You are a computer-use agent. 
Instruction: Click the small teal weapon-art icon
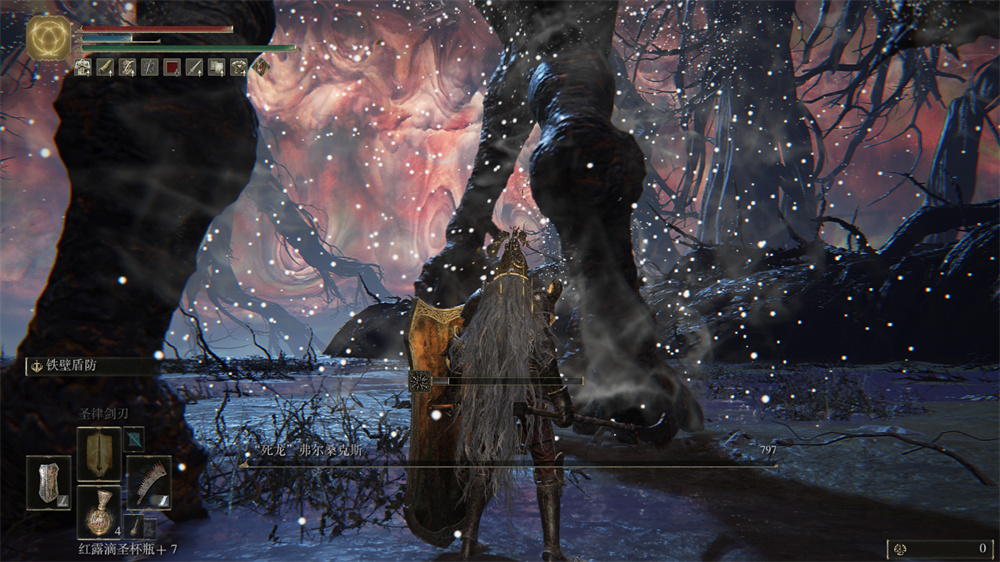click(133, 439)
